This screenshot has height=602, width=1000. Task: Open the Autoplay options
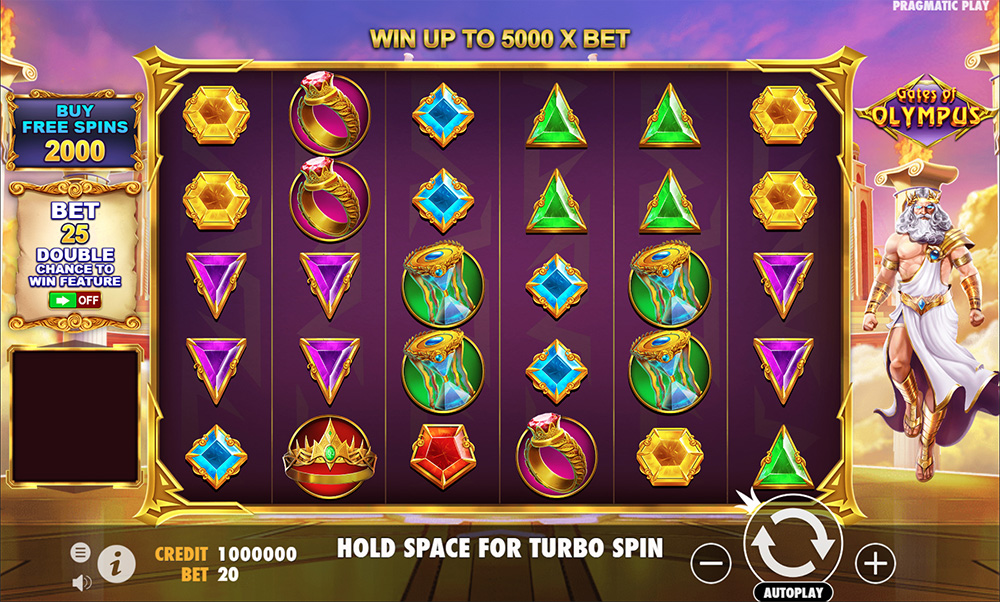[793, 591]
